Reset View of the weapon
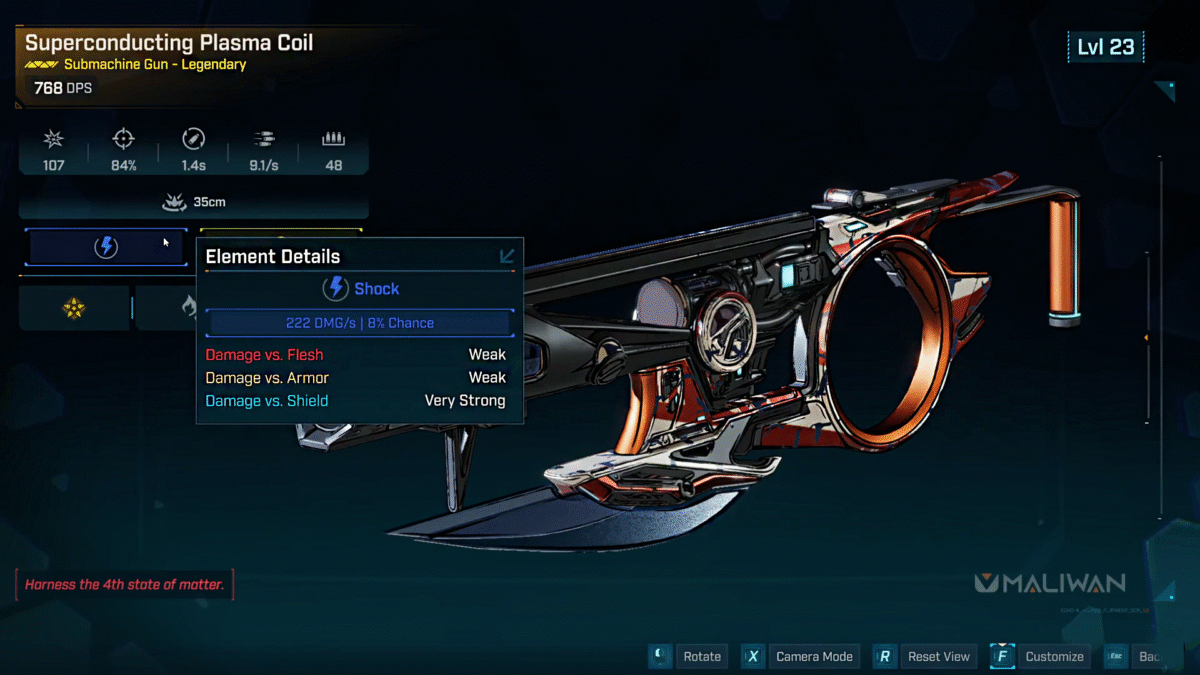This screenshot has width=1200, height=675. (x=938, y=656)
